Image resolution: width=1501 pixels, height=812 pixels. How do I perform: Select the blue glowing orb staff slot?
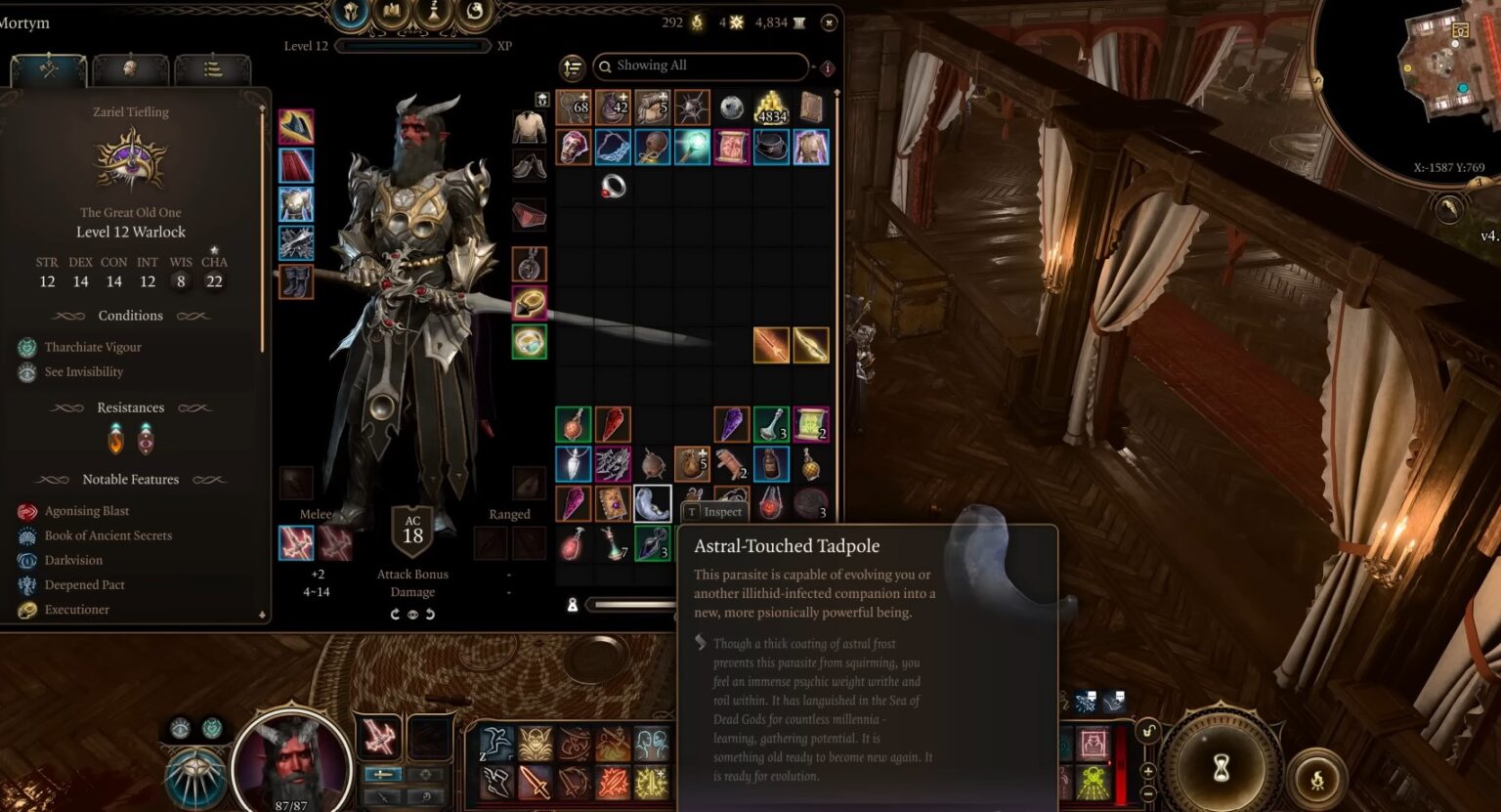692,147
